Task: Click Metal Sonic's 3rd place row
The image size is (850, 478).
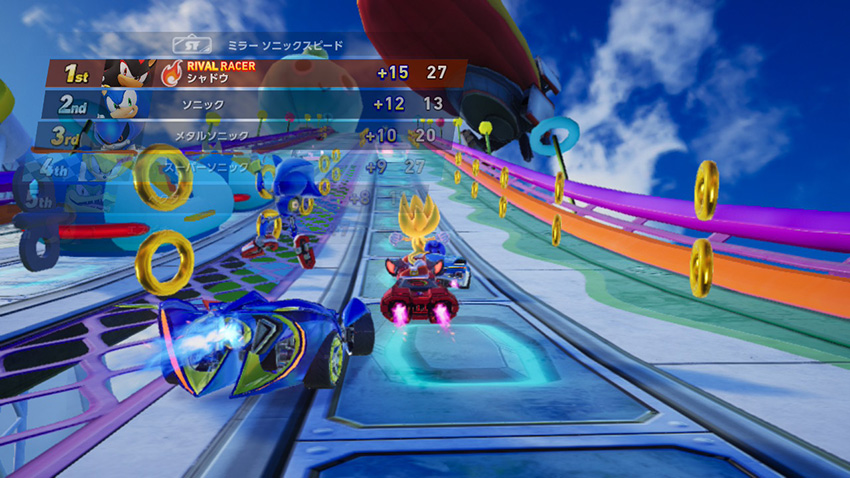Action: point(240,135)
